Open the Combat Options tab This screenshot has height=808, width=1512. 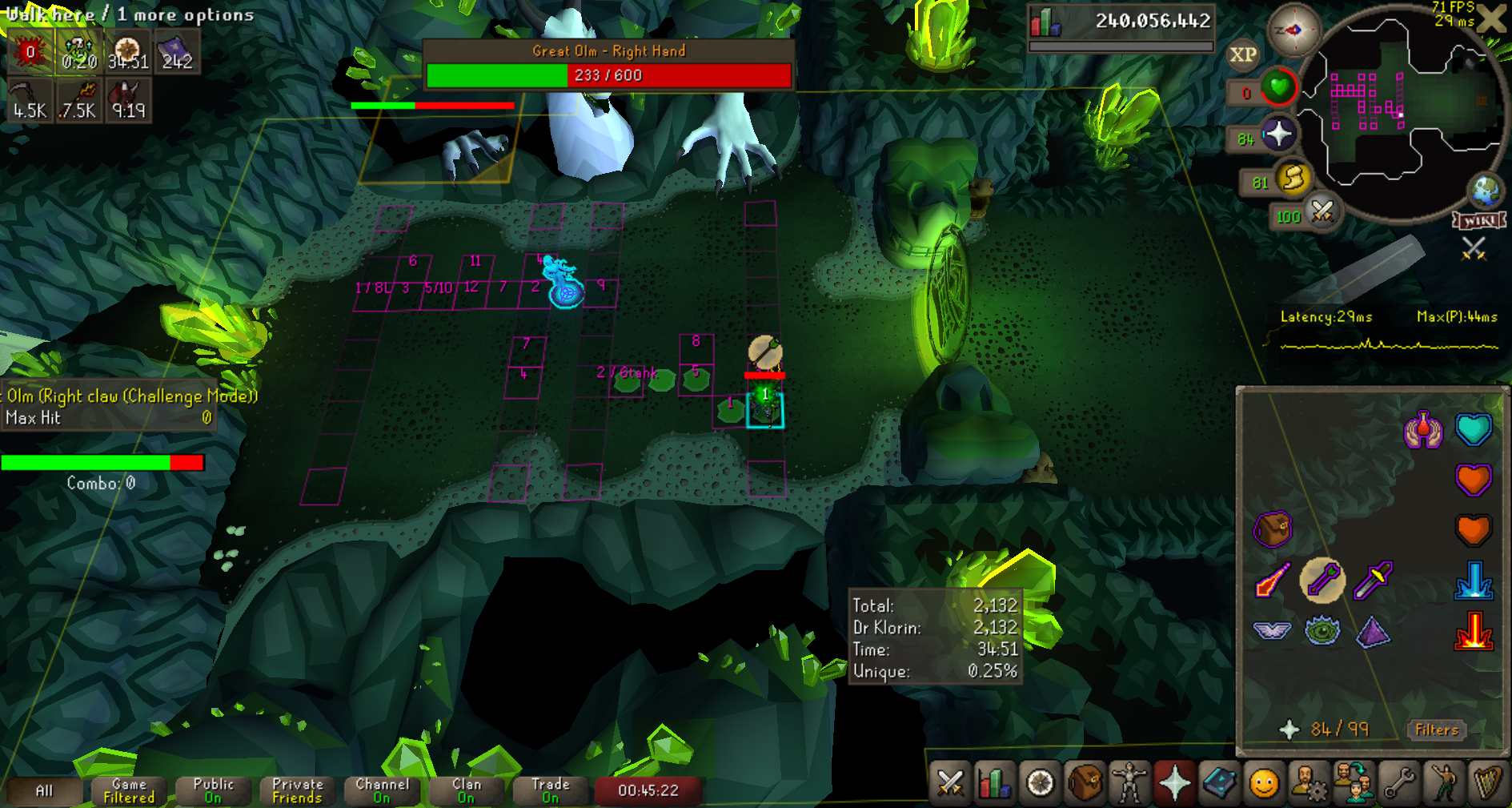coord(950,782)
